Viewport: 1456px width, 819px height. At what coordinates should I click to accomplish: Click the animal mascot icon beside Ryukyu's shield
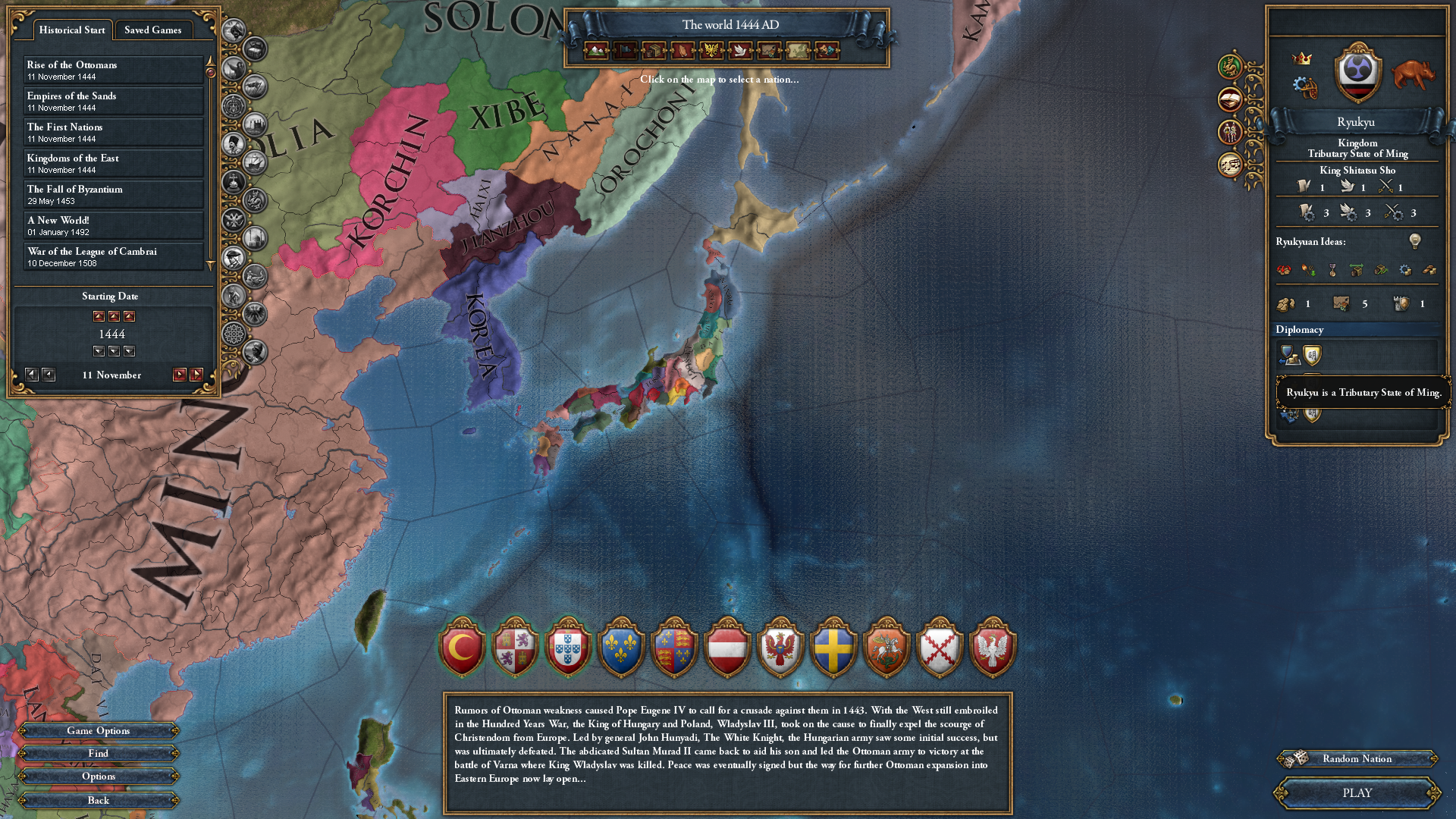pyautogui.click(x=1413, y=73)
